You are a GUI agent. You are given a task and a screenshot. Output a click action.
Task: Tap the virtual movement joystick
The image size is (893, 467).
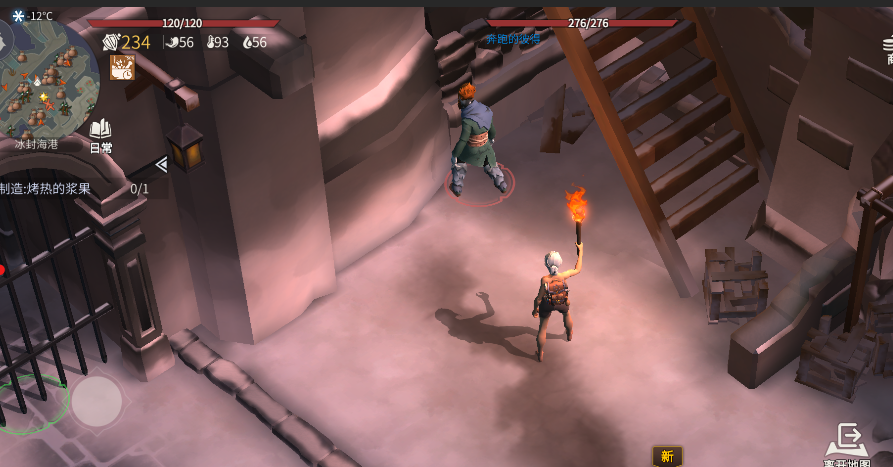tap(96, 402)
